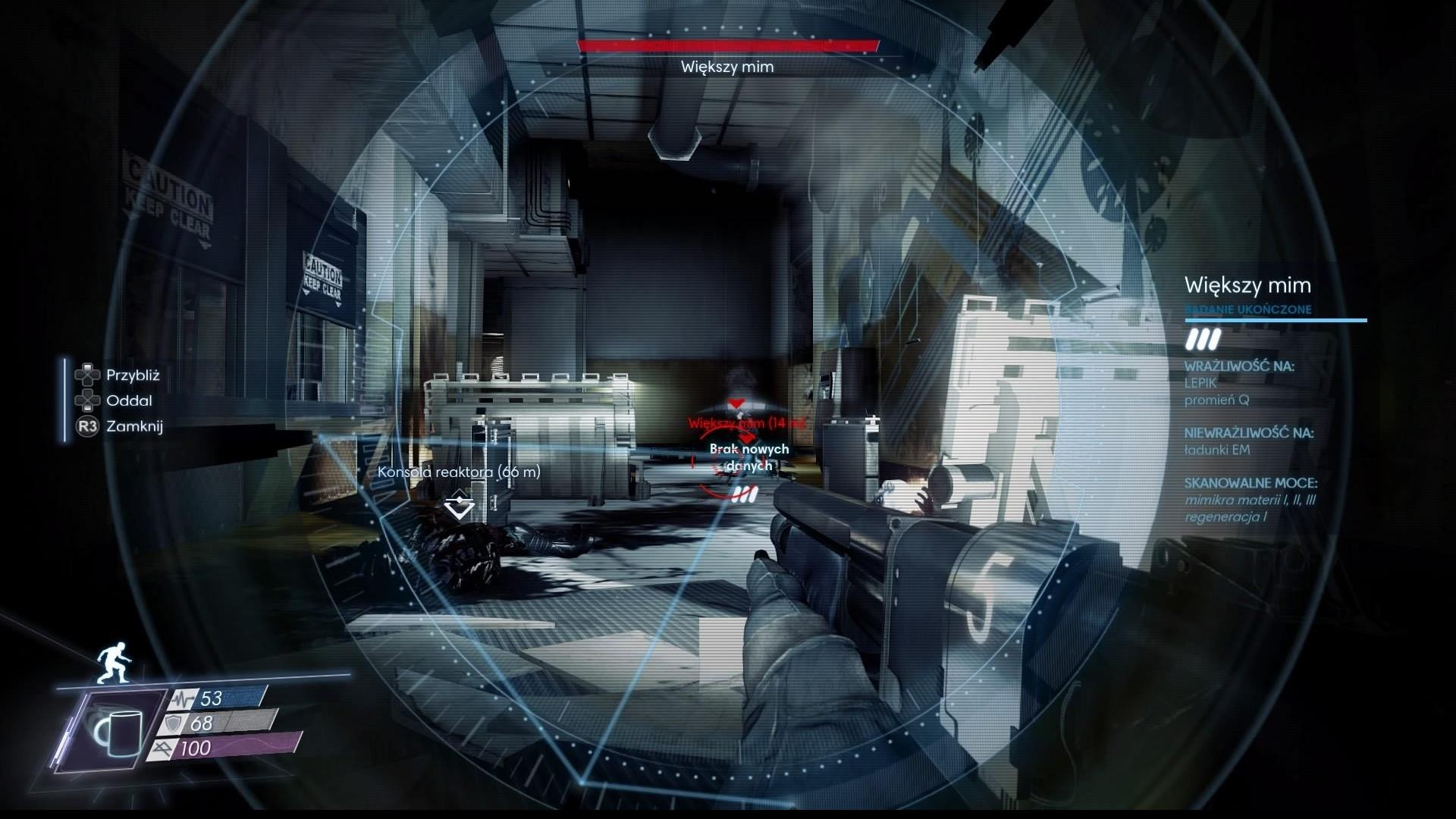Open the Większy mim research panel header
The width and height of the screenshot is (1456, 819).
(x=1247, y=286)
